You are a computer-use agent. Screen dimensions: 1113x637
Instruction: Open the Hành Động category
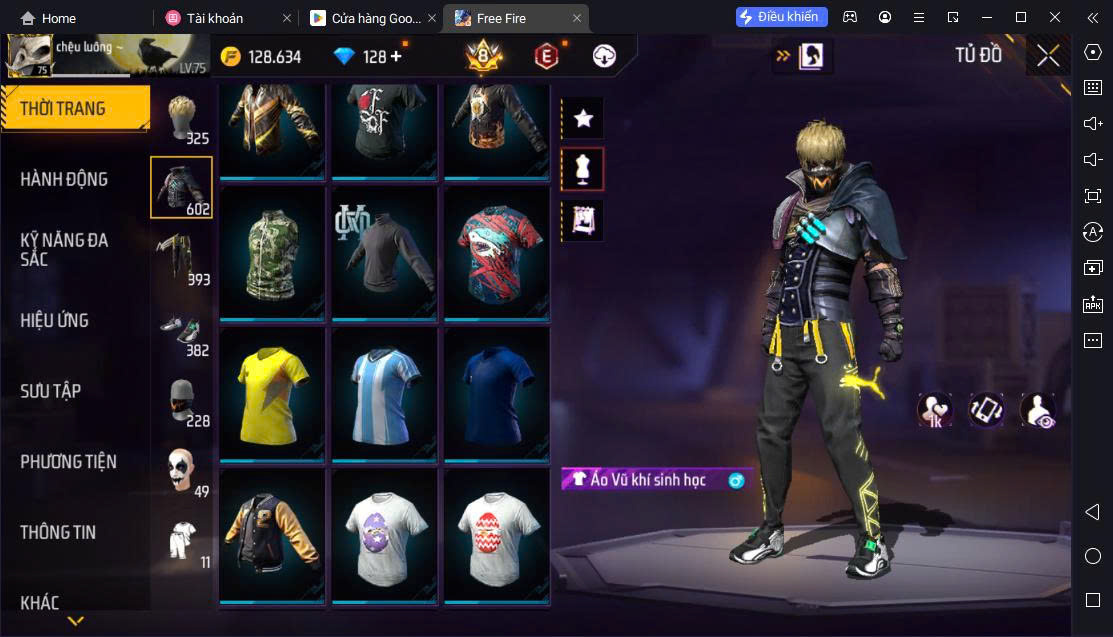[64, 179]
